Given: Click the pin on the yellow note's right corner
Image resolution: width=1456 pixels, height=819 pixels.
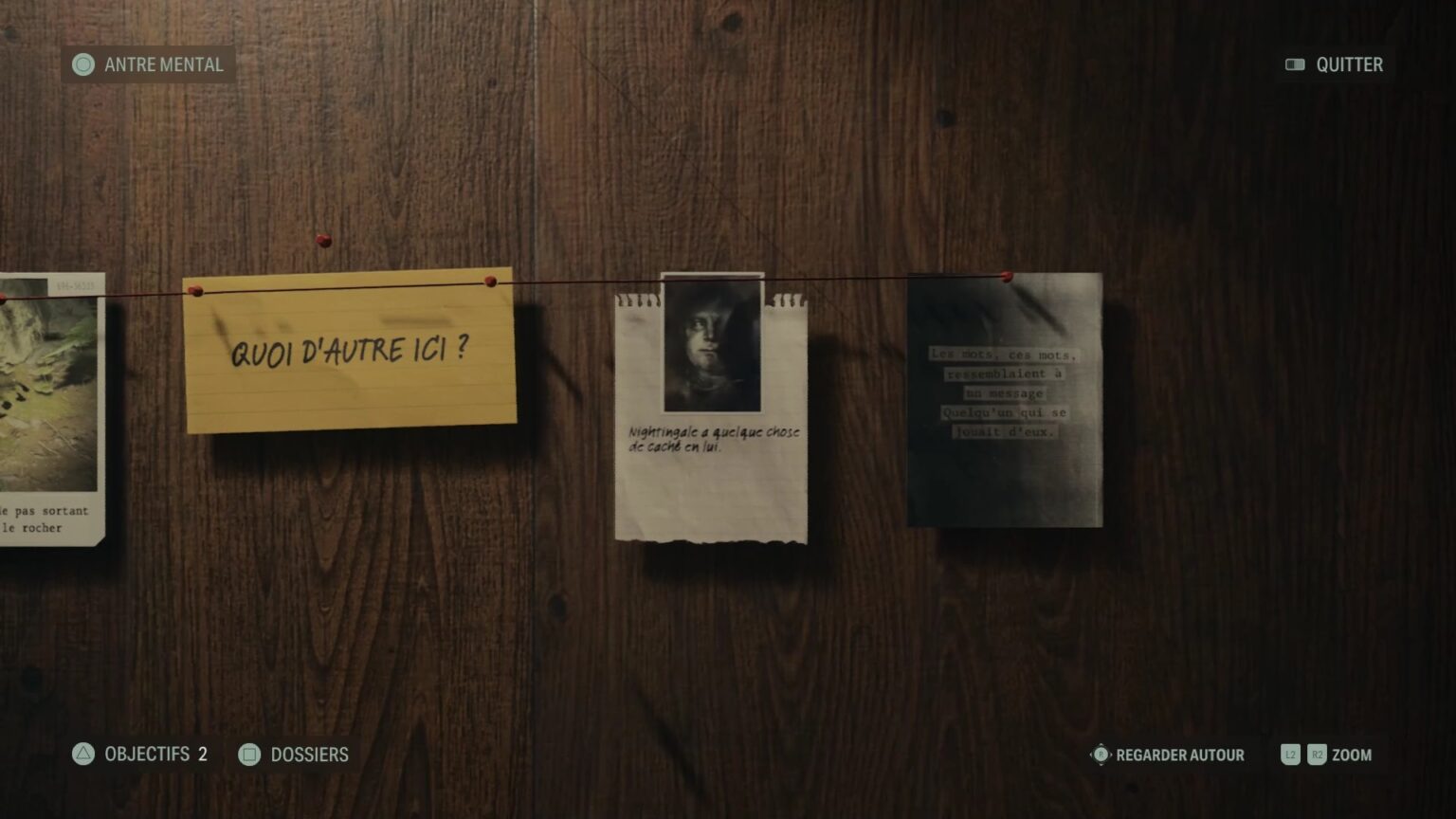Looking at the screenshot, I should [x=489, y=280].
